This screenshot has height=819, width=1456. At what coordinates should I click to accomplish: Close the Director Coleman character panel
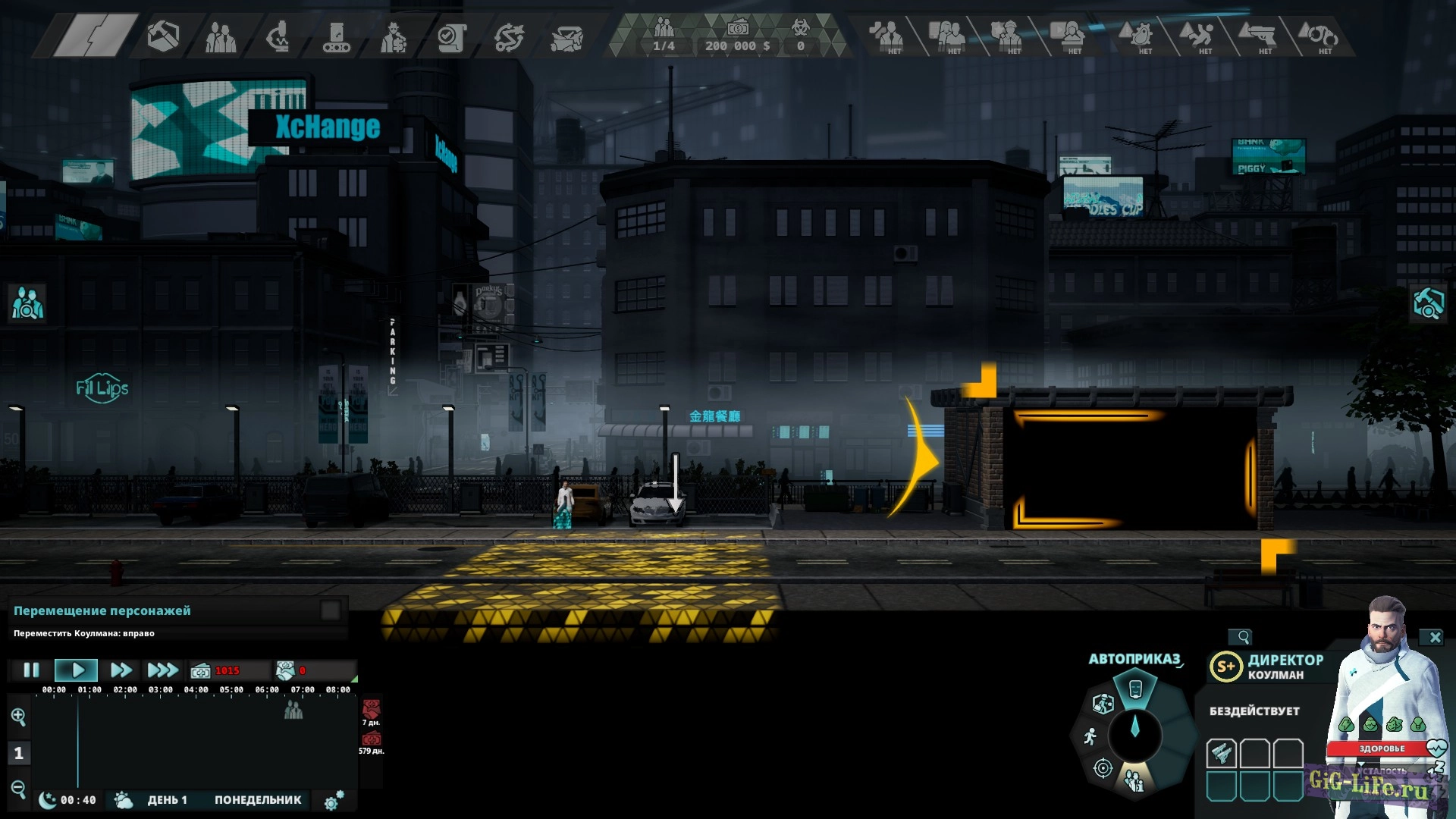(x=1434, y=638)
